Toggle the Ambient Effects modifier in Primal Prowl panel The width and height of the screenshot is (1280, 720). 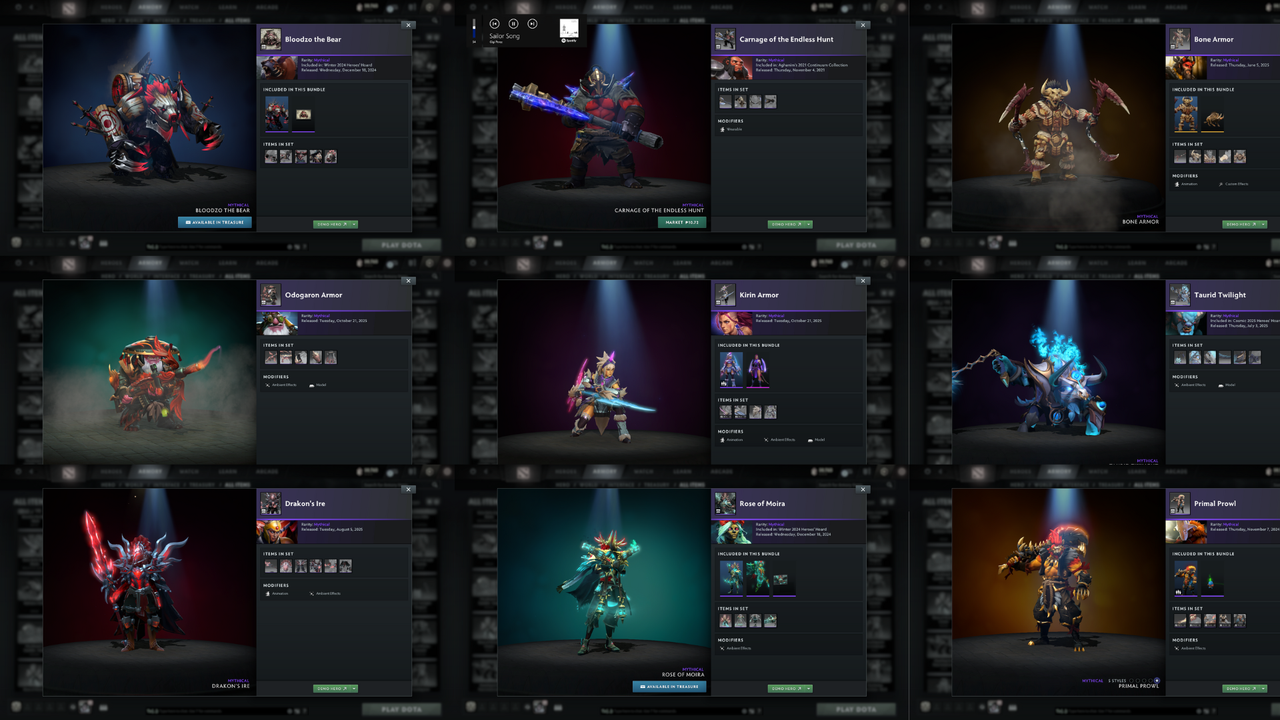pos(1177,648)
